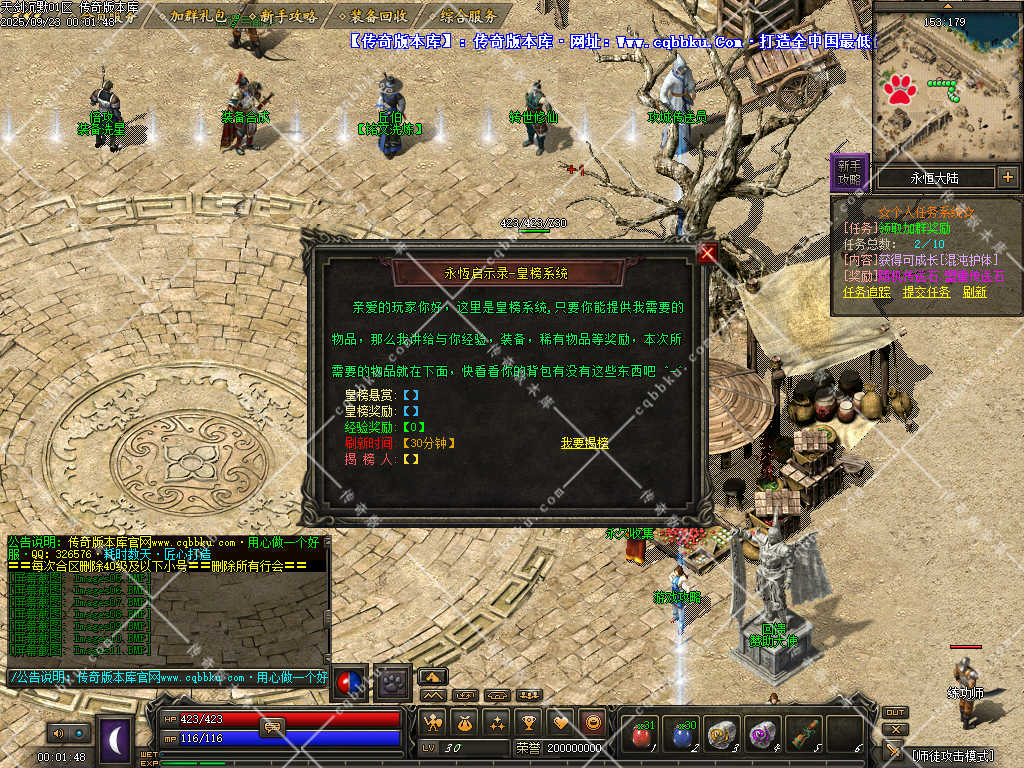Choose 提交任务 to submit the quest
Image resolution: width=1024 pixels, height=768 pixels.
click(x=926, y=292)
